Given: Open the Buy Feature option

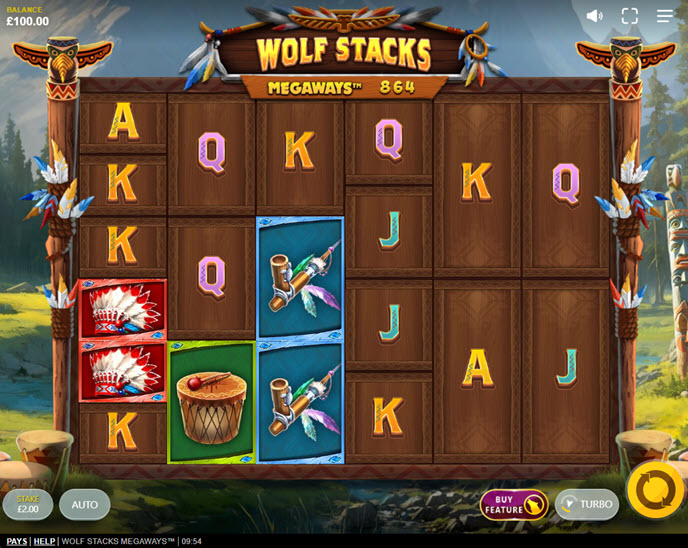Looking at the screenshot, I should pyautogui.click(x=513, y=504).
